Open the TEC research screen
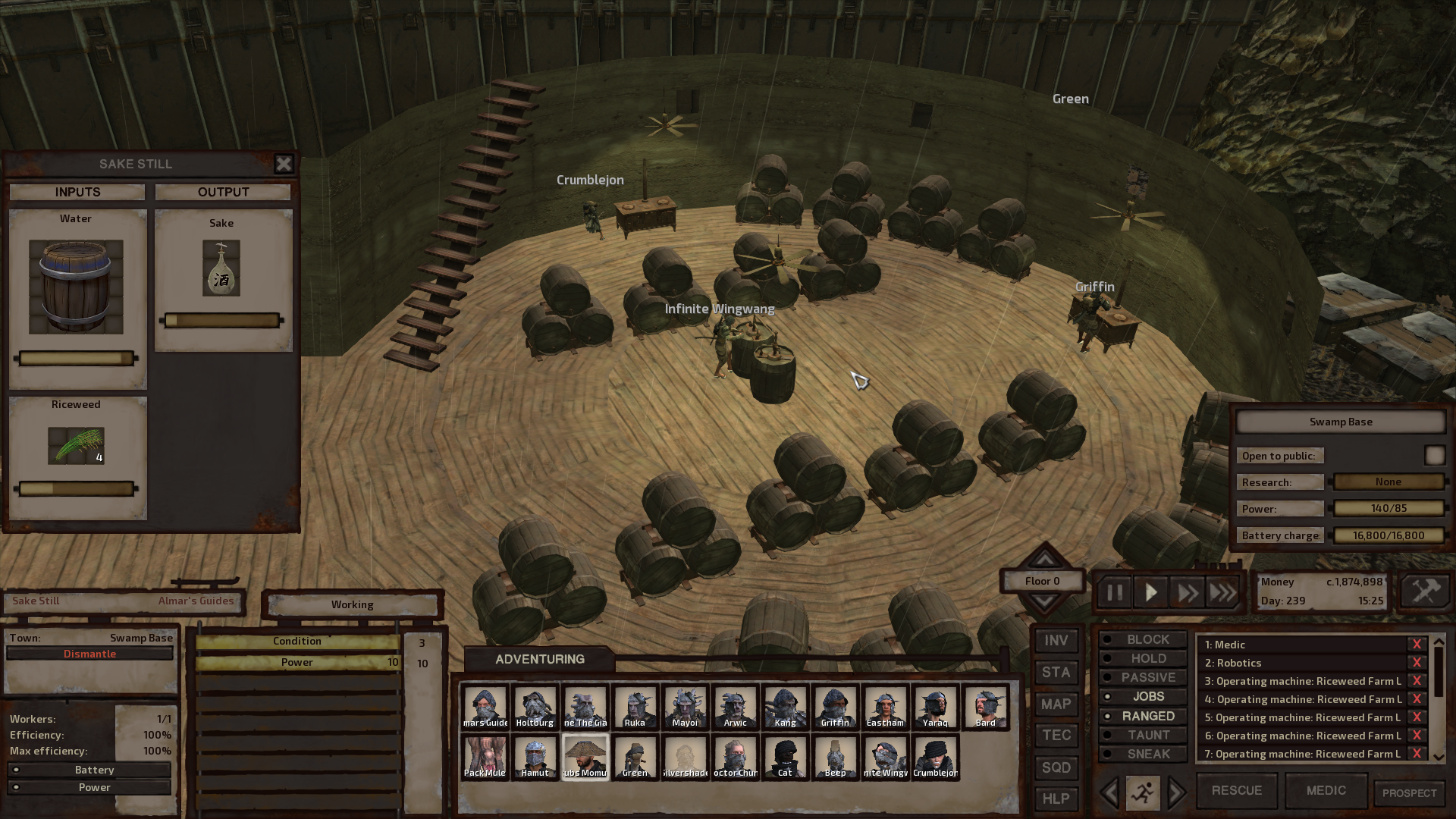This screenshot has width=1456, height=819. pyautogui.click(x=1056, y=736)
